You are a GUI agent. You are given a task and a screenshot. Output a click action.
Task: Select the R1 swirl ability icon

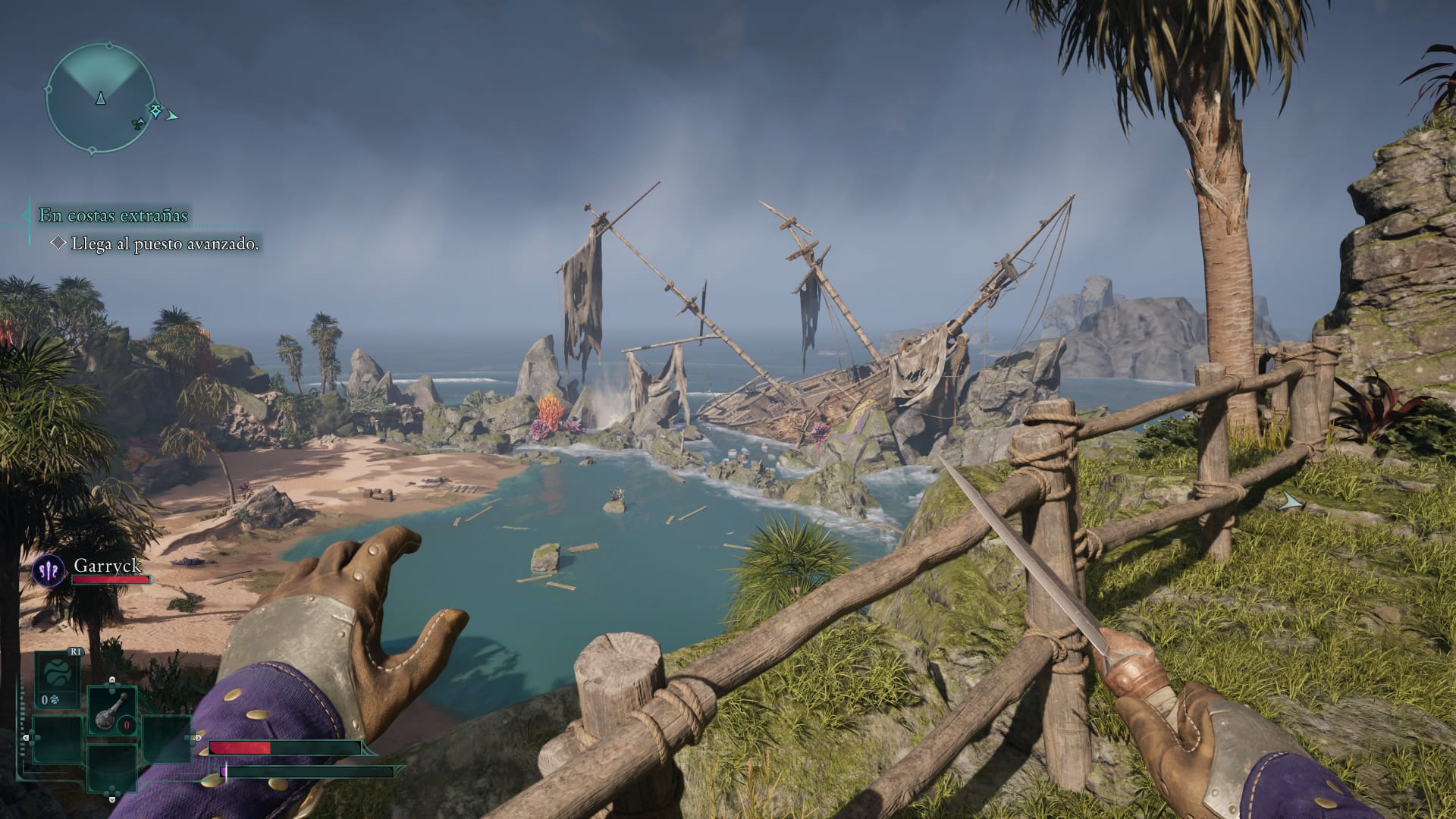[x=58, y=673]
